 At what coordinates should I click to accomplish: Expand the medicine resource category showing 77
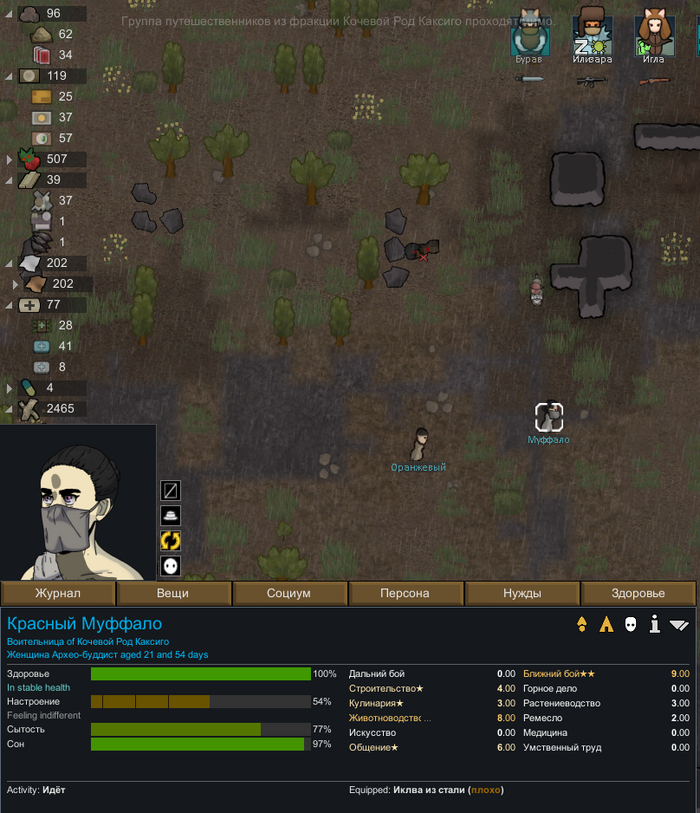(x=9, y=305)
